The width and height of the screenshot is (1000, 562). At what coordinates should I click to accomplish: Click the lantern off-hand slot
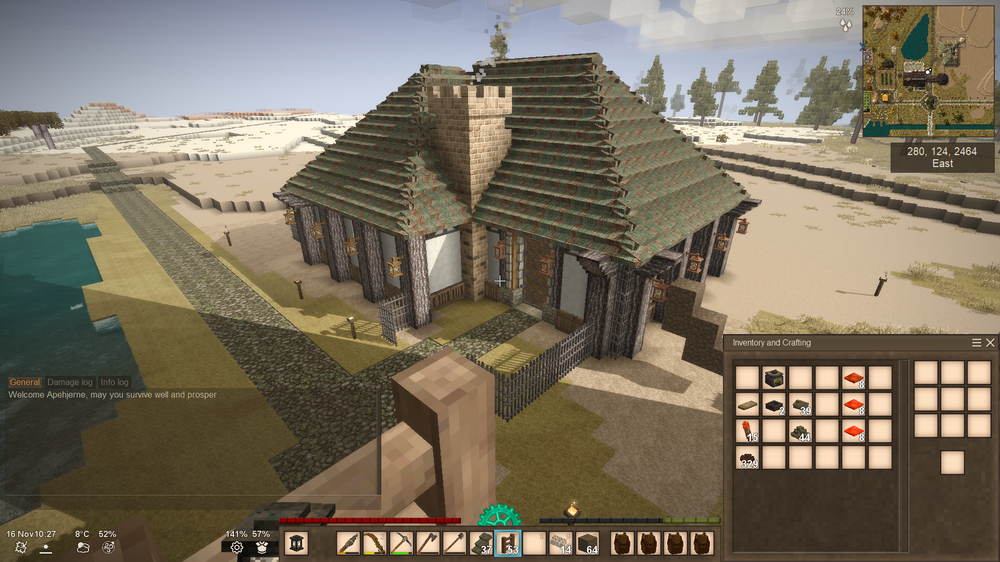click(296, 543)
